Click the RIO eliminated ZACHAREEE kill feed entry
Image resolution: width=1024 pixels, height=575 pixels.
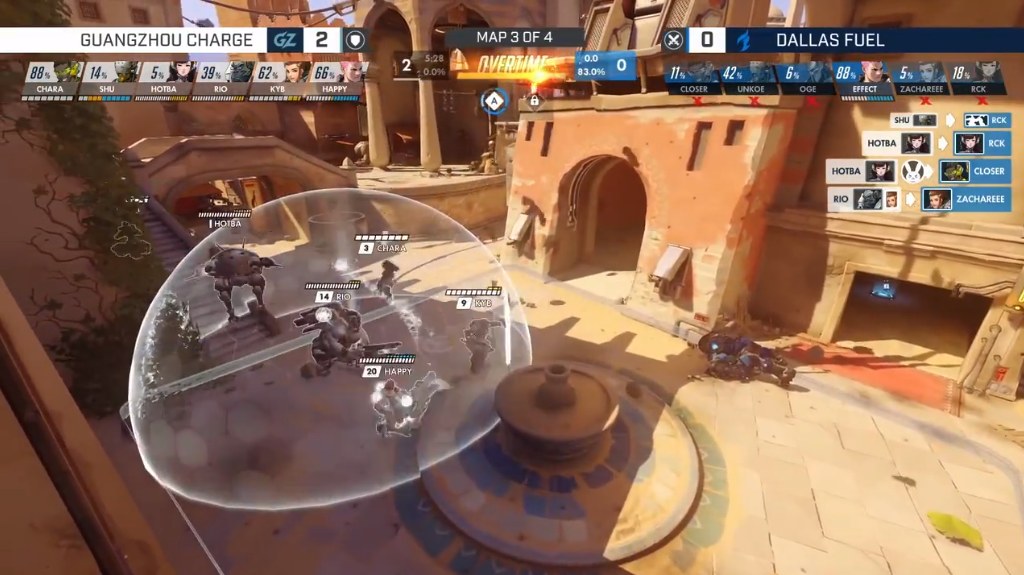[x=919, y=199]
